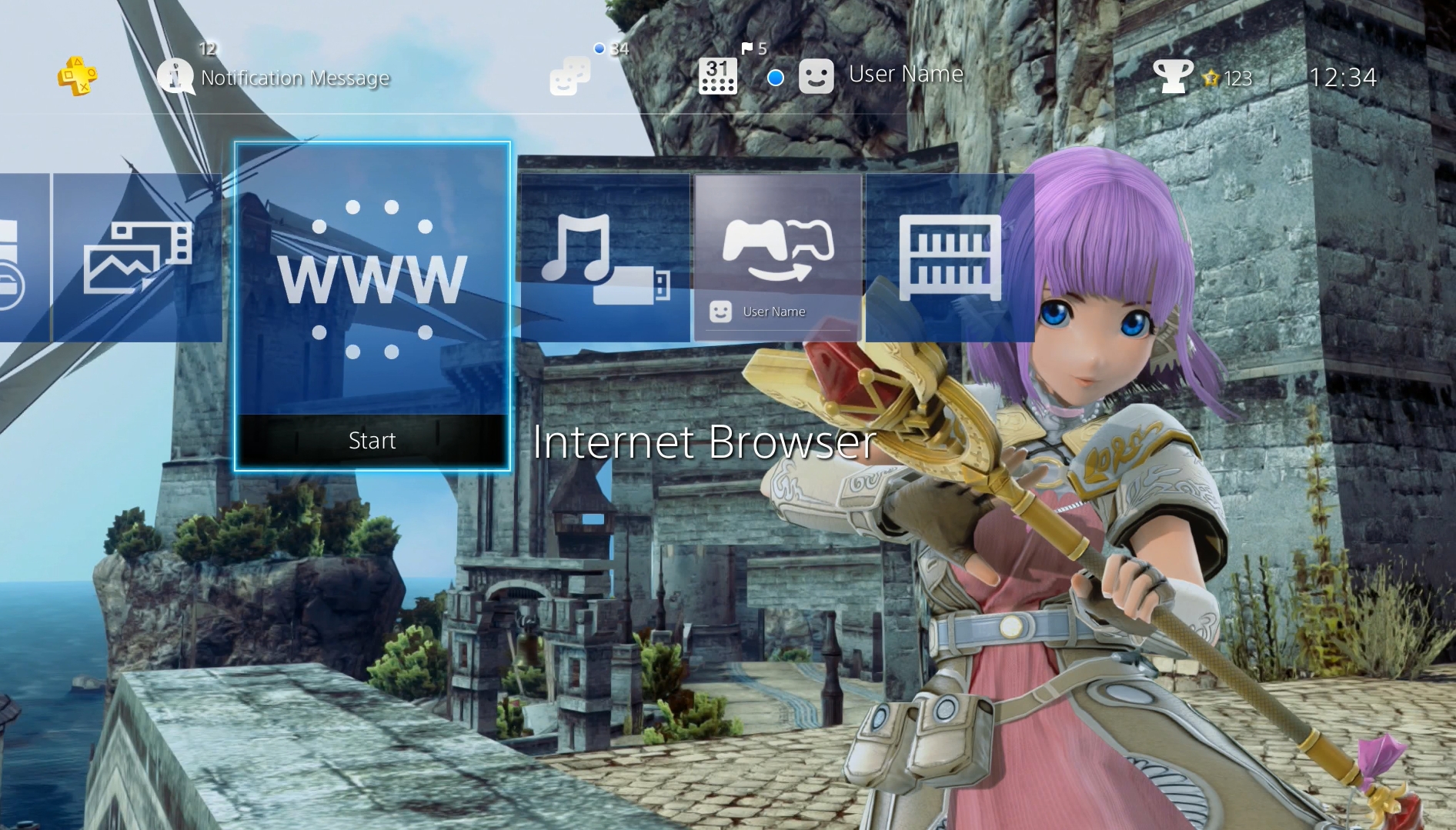Select the partially visible leftmost tile

point(23,258)
